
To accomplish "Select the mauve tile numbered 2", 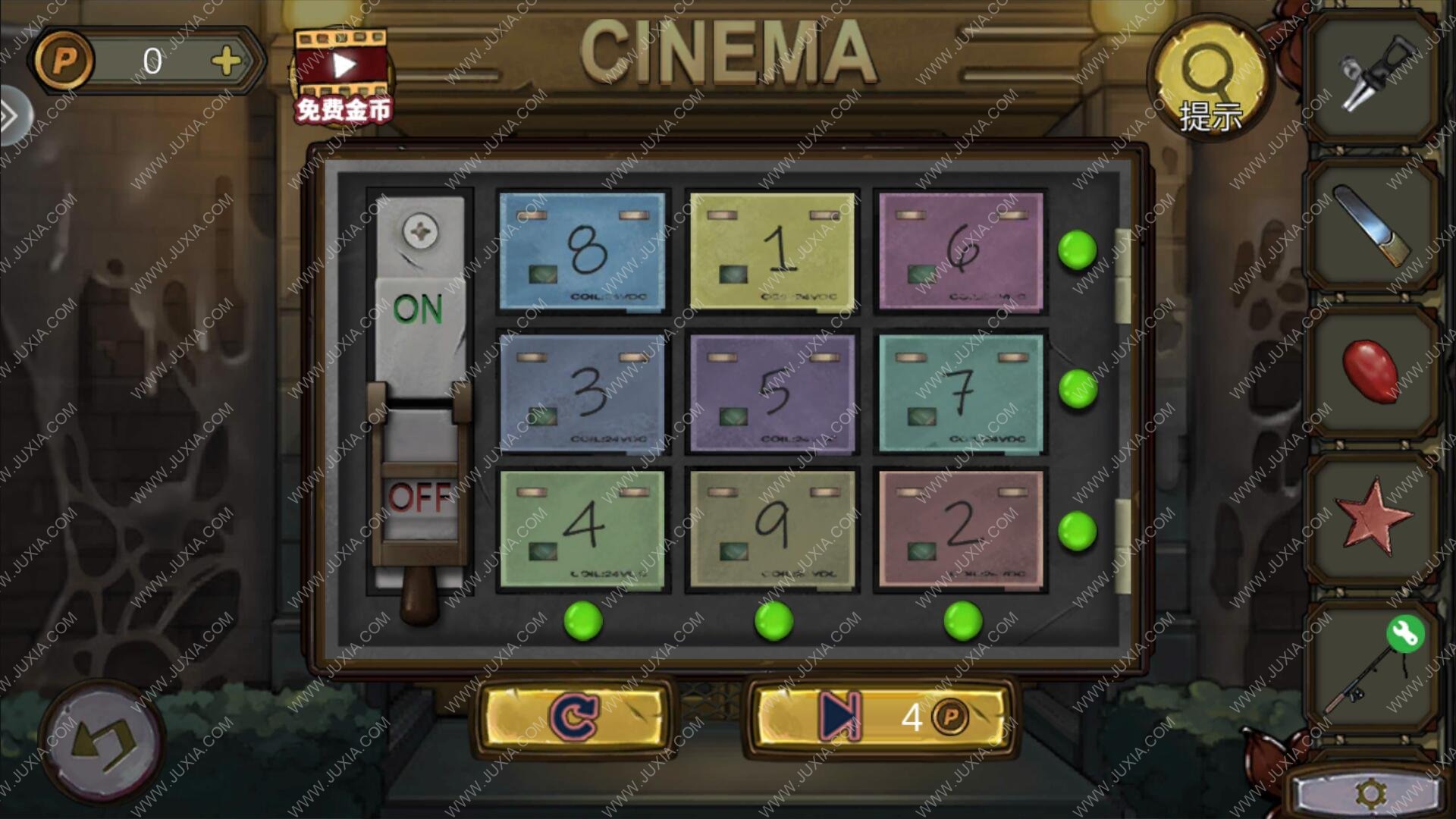I will pos(961,529).
